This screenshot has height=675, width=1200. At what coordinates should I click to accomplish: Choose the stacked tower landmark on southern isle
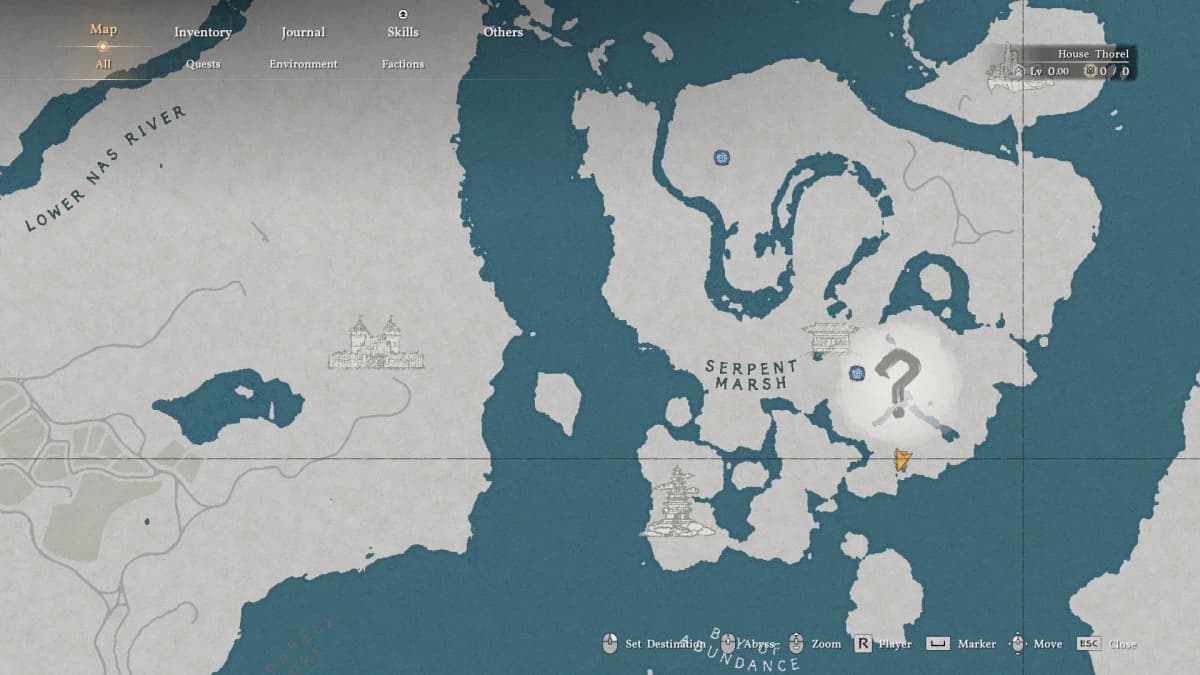[678, 501]
